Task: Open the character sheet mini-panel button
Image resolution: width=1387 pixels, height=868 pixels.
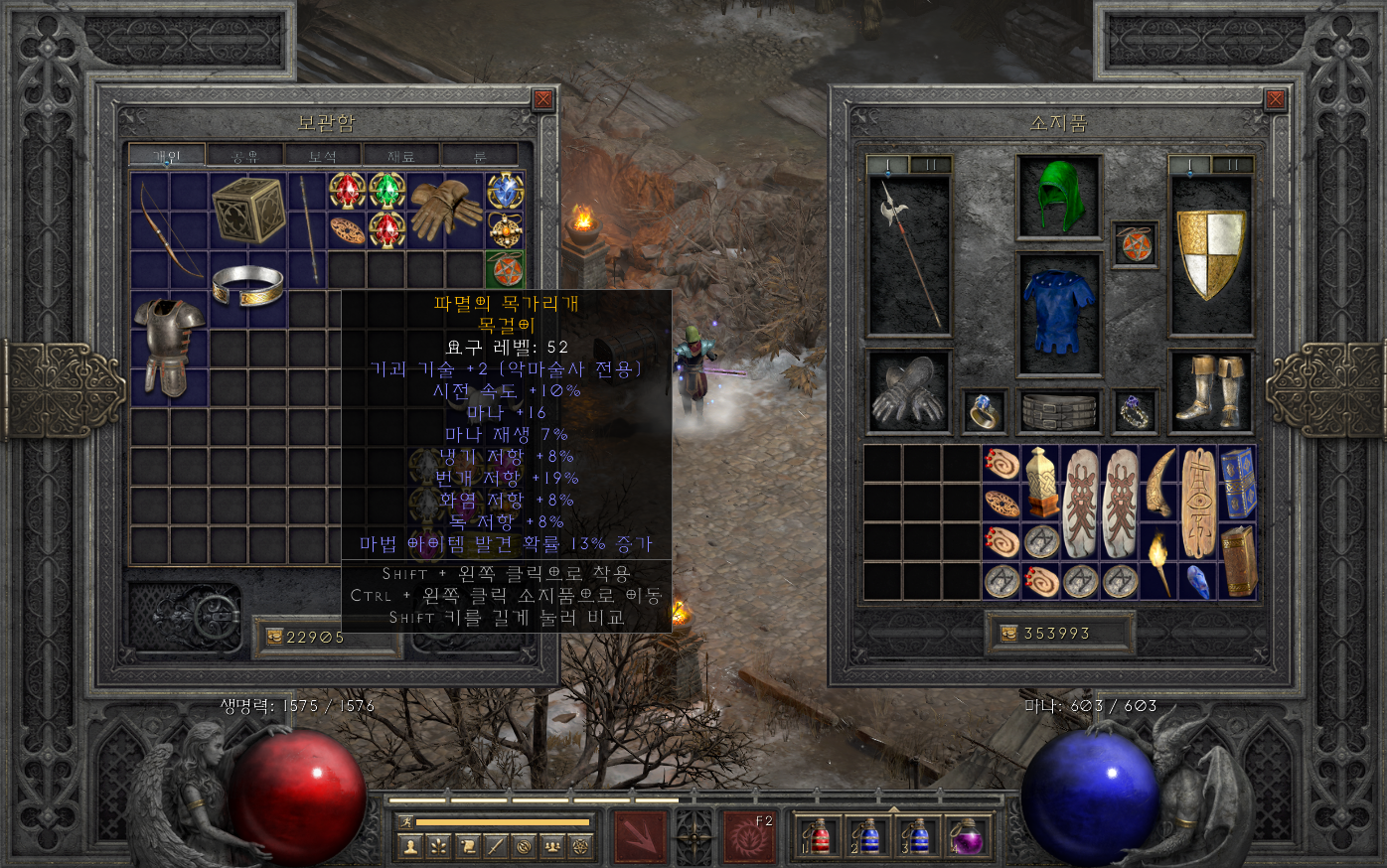Action: pyautogui.click(x=409, y=847)
